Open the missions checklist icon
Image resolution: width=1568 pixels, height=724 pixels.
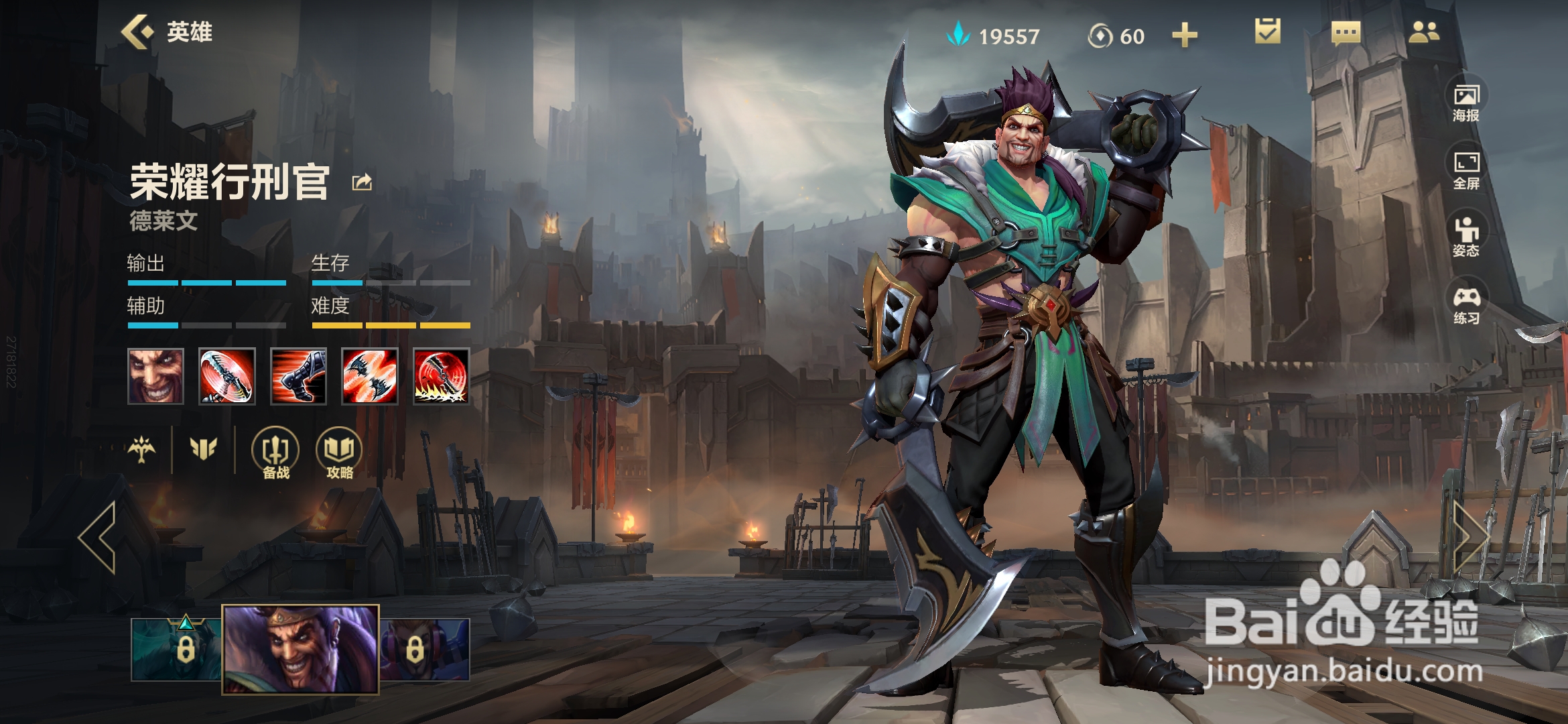pos(1267,32)
